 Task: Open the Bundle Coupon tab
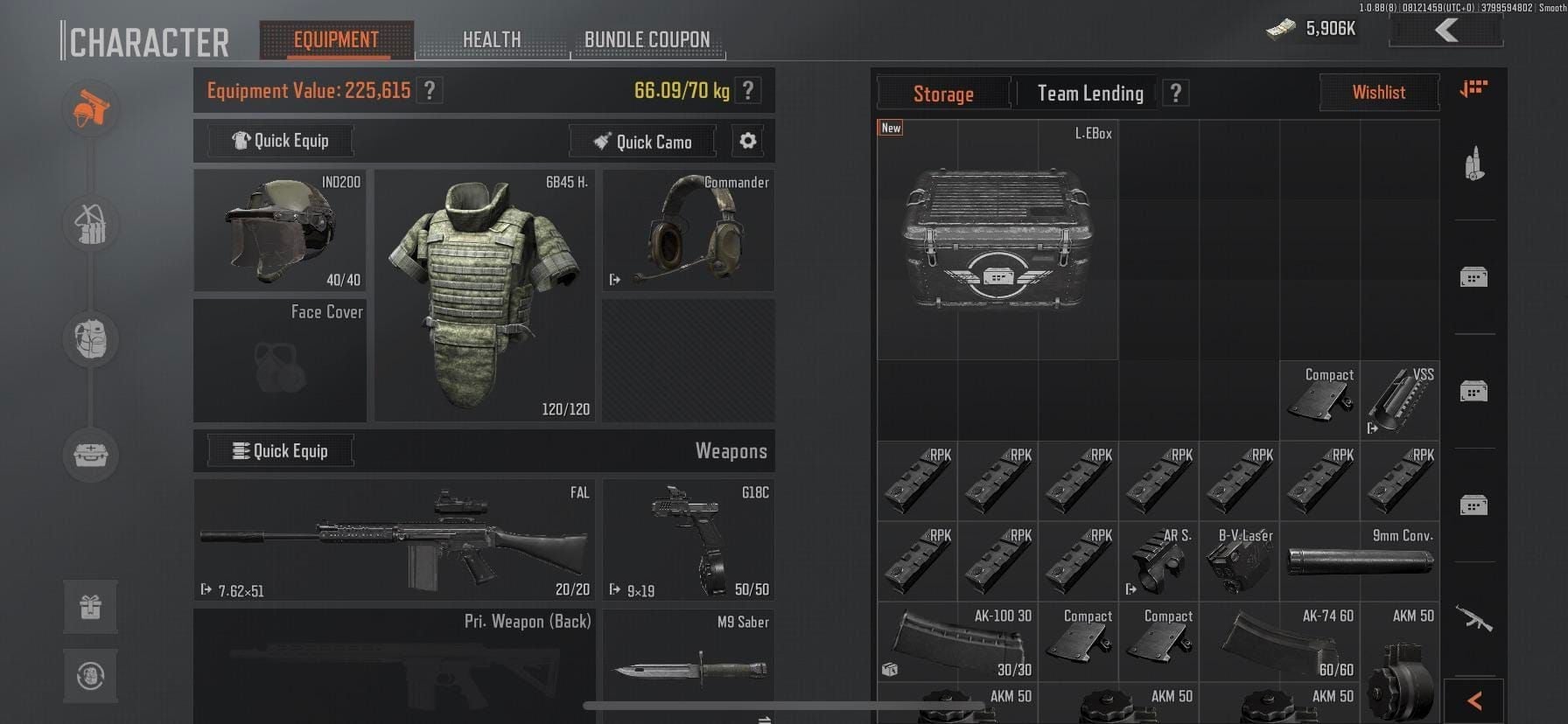point(647,40)
